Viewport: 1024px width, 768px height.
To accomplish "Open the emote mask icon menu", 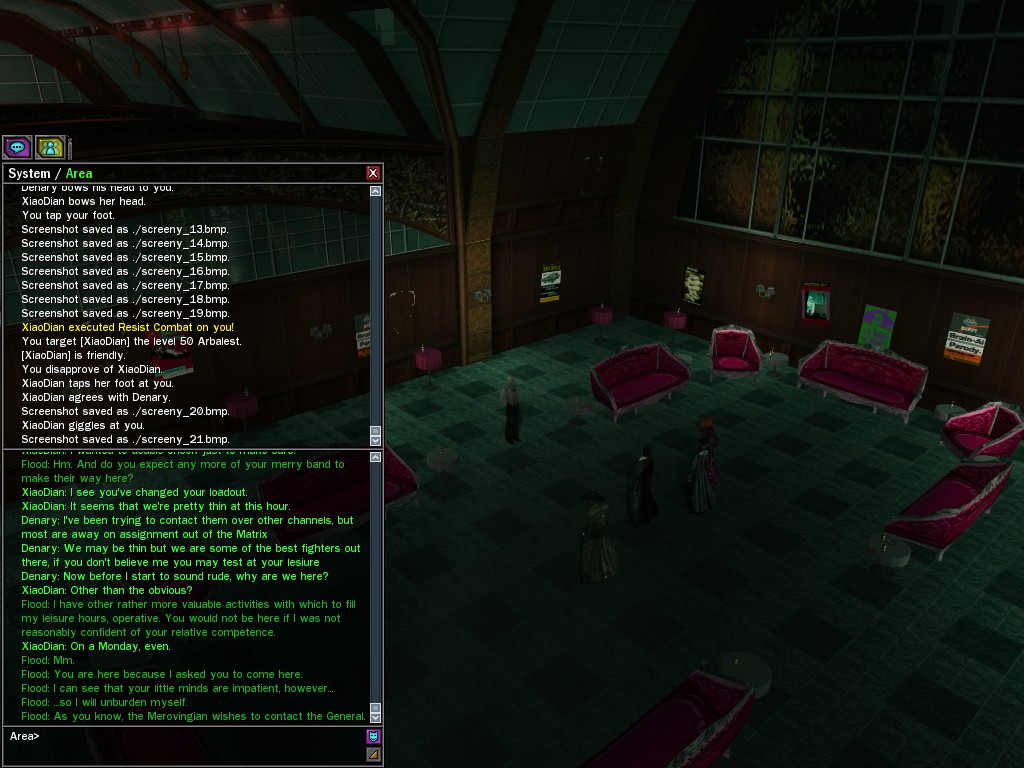I will [x=373, y=736].
